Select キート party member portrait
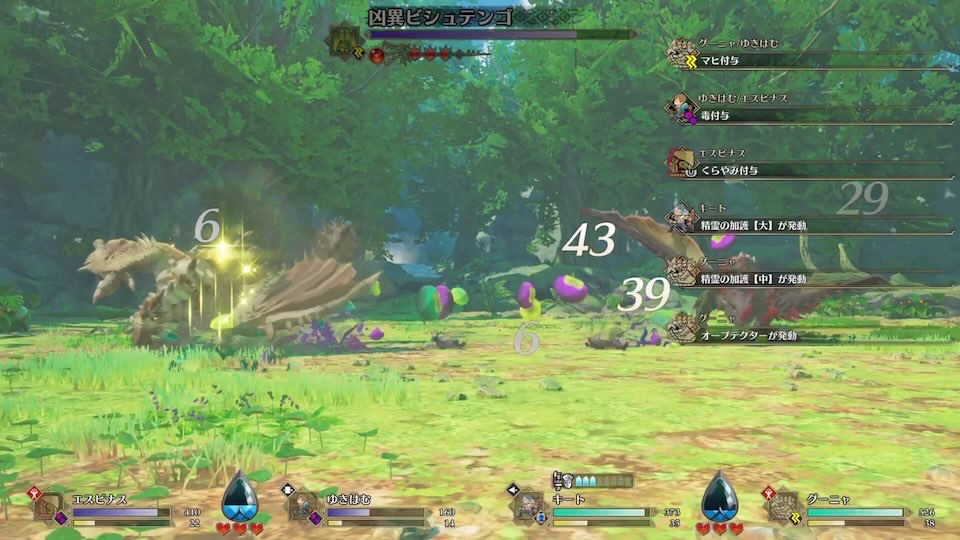The width and height of the screenshot is (960, 540). click(527, 506)
